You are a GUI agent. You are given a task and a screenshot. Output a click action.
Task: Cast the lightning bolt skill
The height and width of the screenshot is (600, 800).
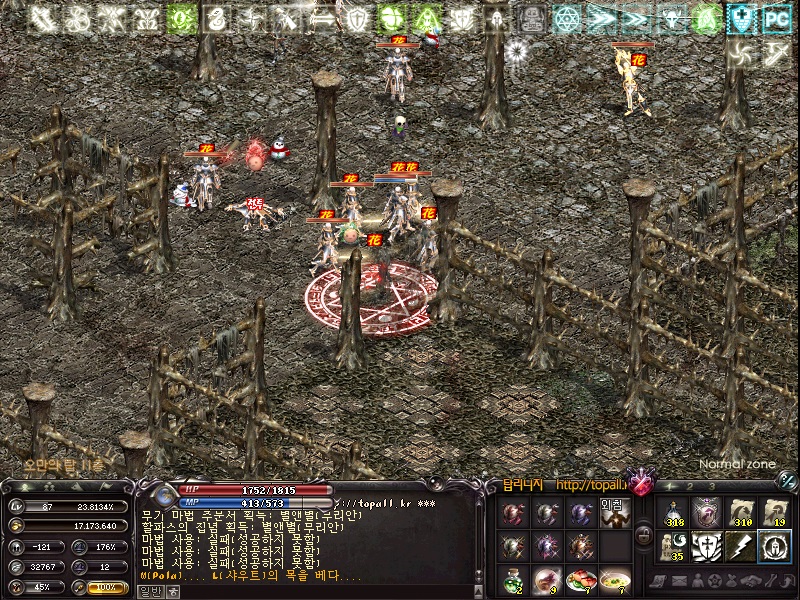click(740, 546)
